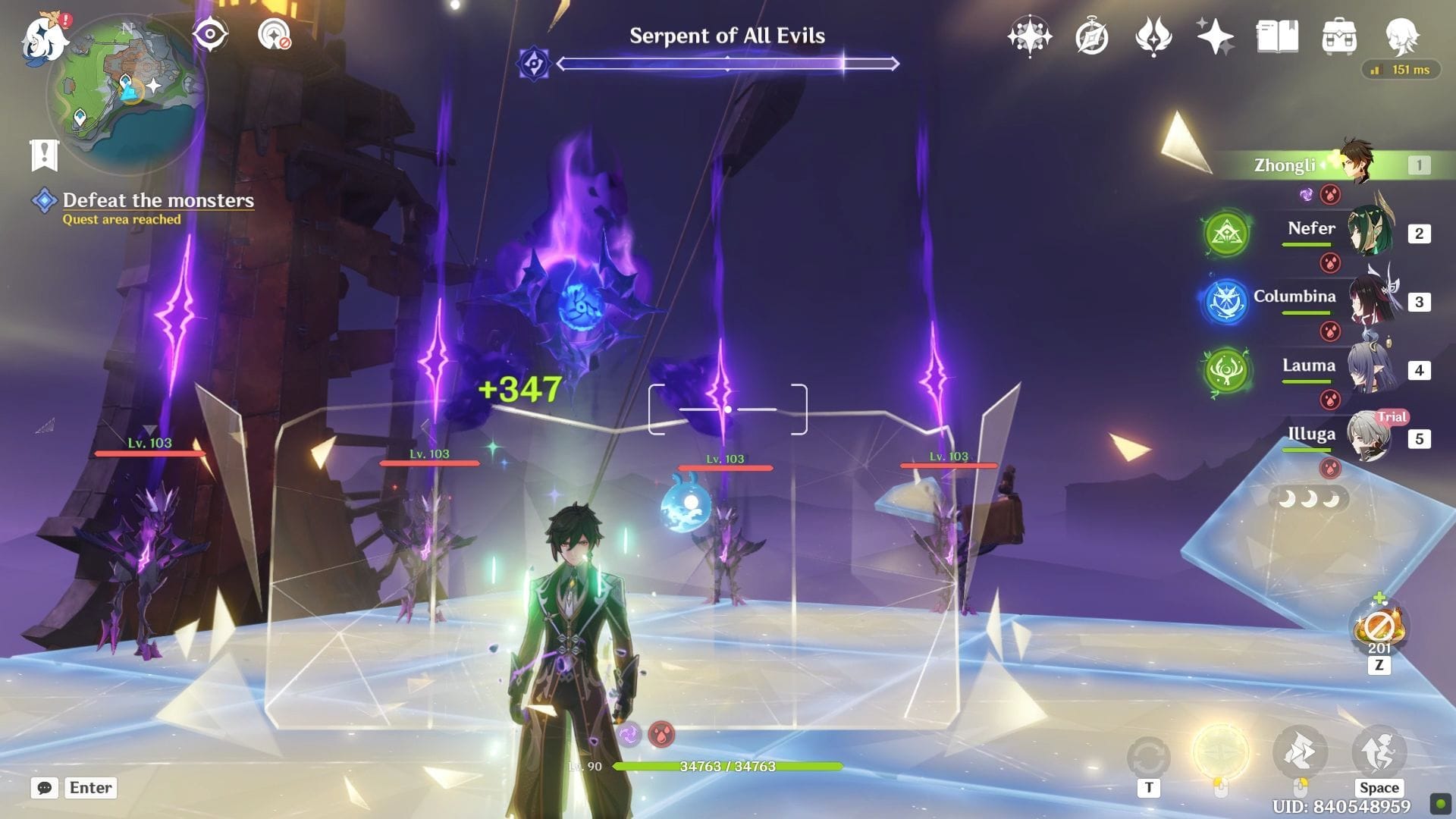Viewport: 1456px width, 819px height.
Task: Open the chat speech bubble
Action: [45, 788]
